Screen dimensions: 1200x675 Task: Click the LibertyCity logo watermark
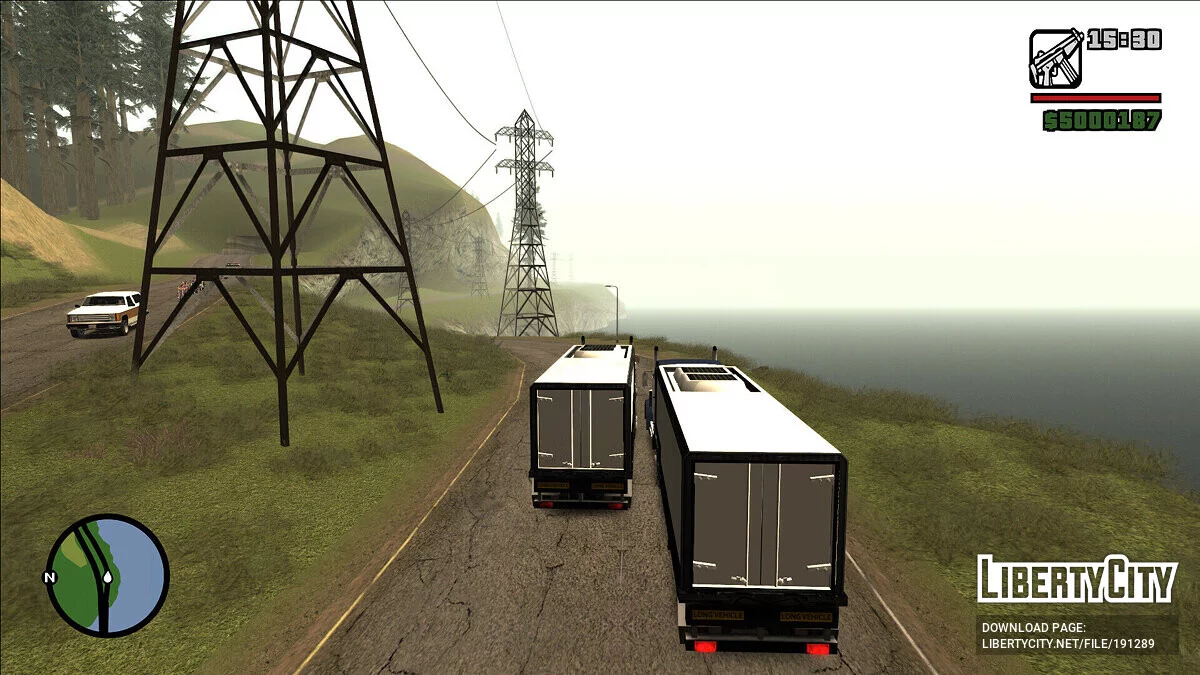tap(1077, 579)
